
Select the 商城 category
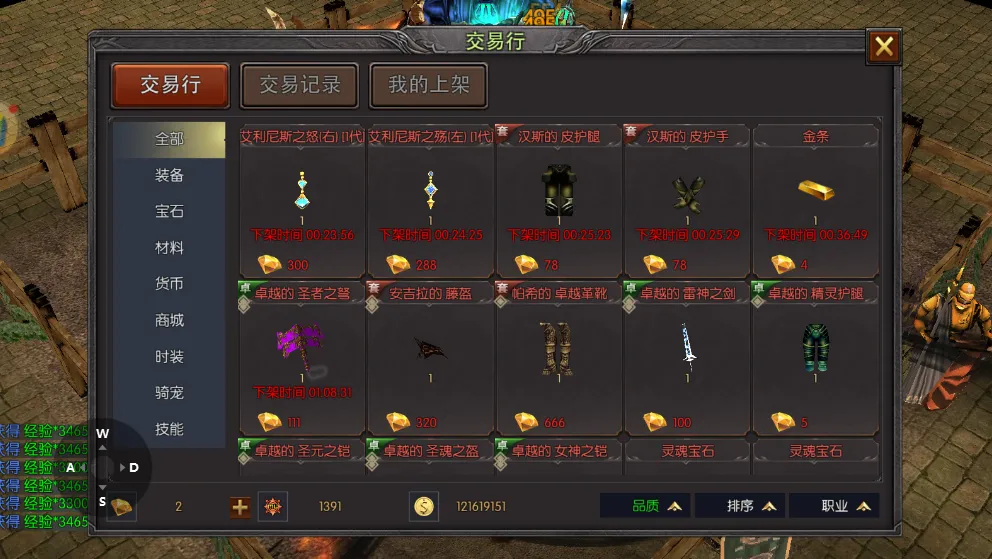point(169,321)
